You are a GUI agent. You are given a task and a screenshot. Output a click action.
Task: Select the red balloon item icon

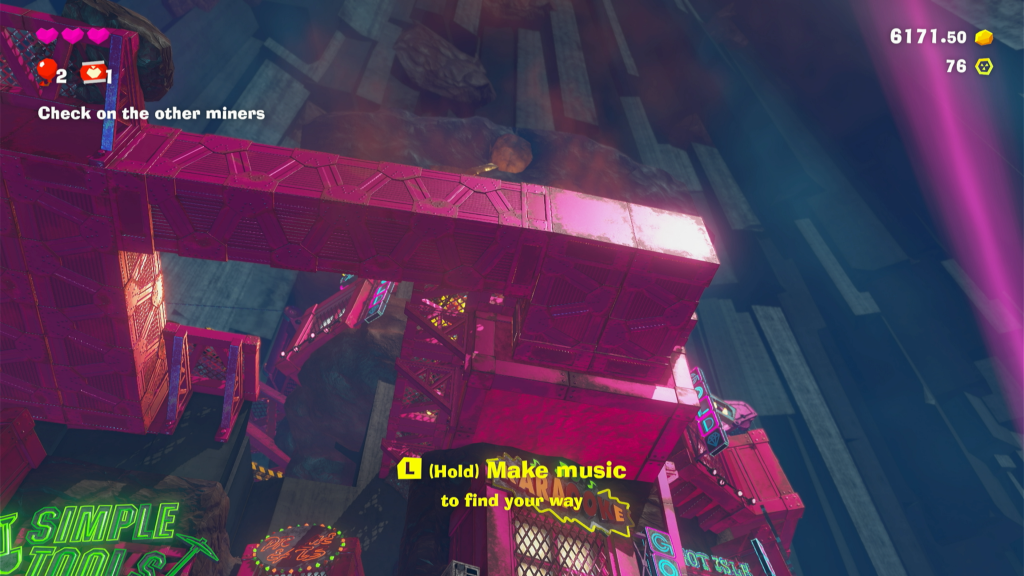46,72
